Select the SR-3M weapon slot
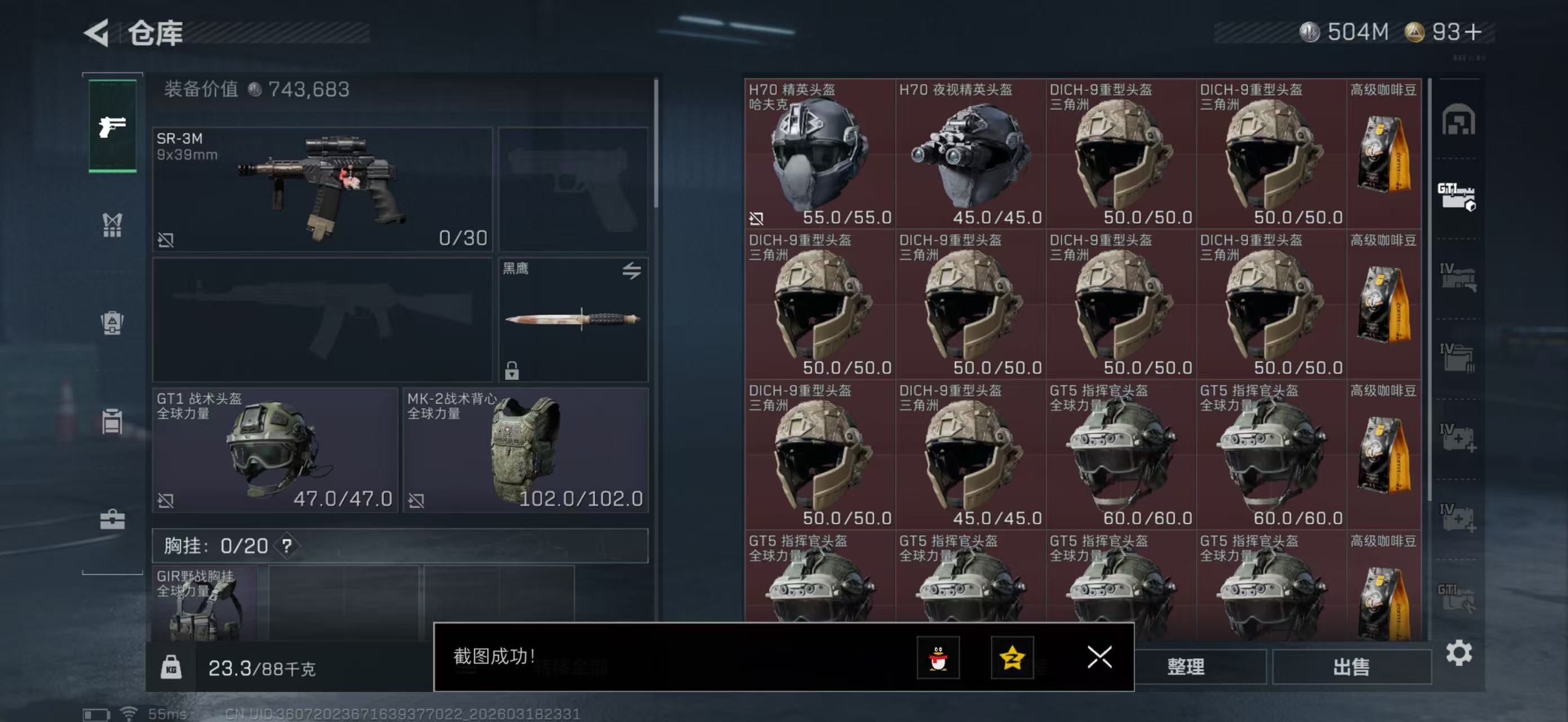The image size is (1568, 722). coord(322,189)
